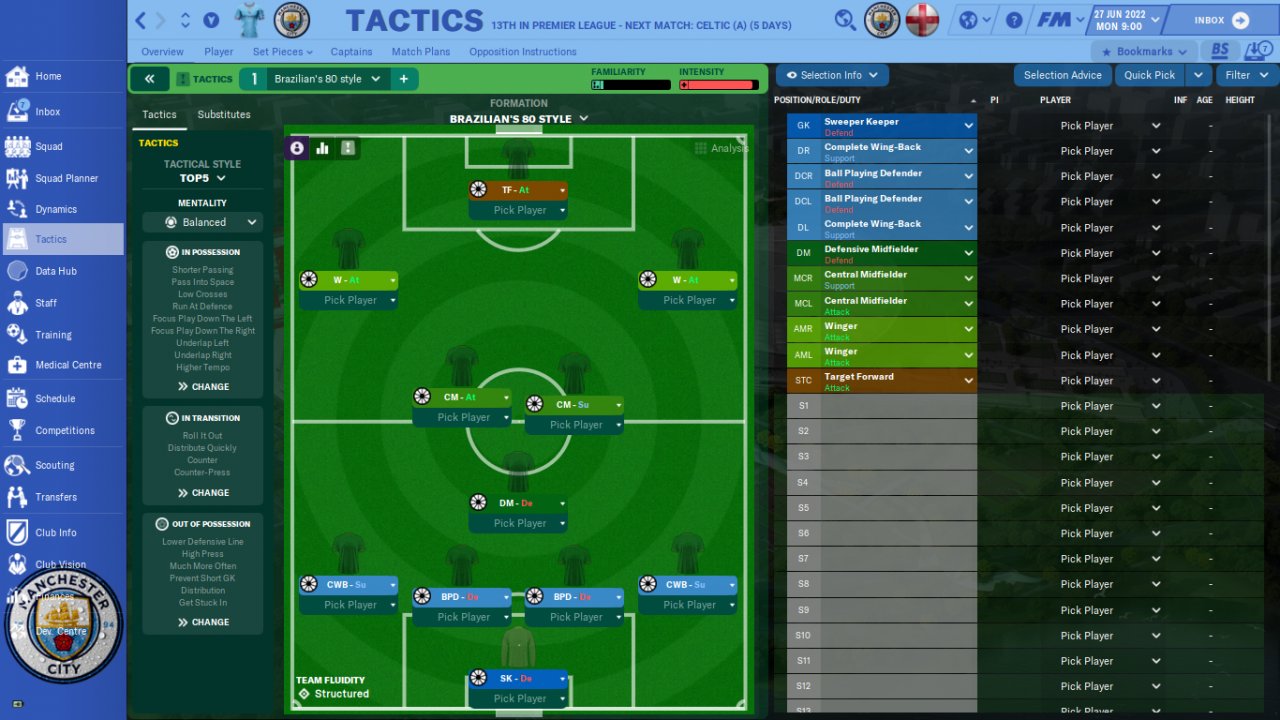Switch to the Substitutes tab
This screenshot has width=1280, height=720.
tap(224, 115)
